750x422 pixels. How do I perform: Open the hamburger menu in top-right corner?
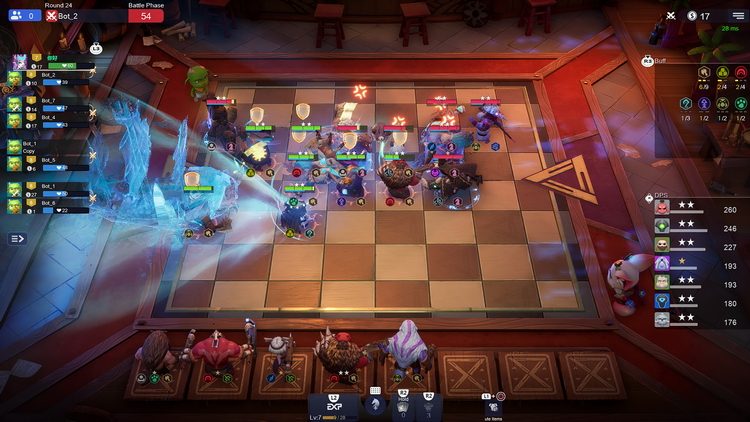[737, 16]
